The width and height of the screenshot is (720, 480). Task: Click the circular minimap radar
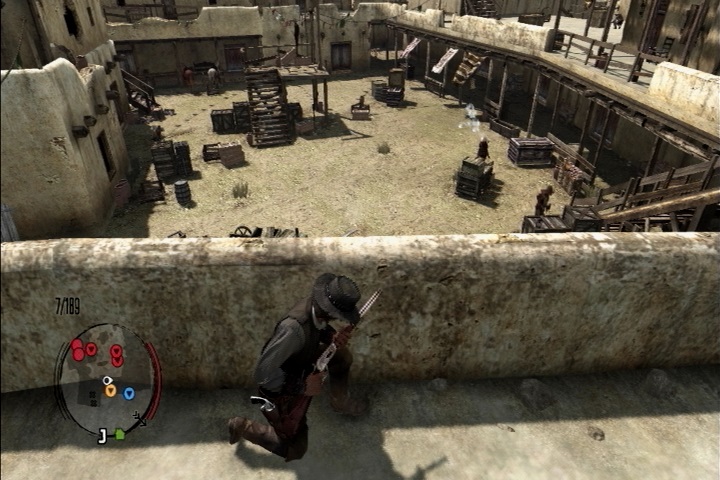click(105, 377)
